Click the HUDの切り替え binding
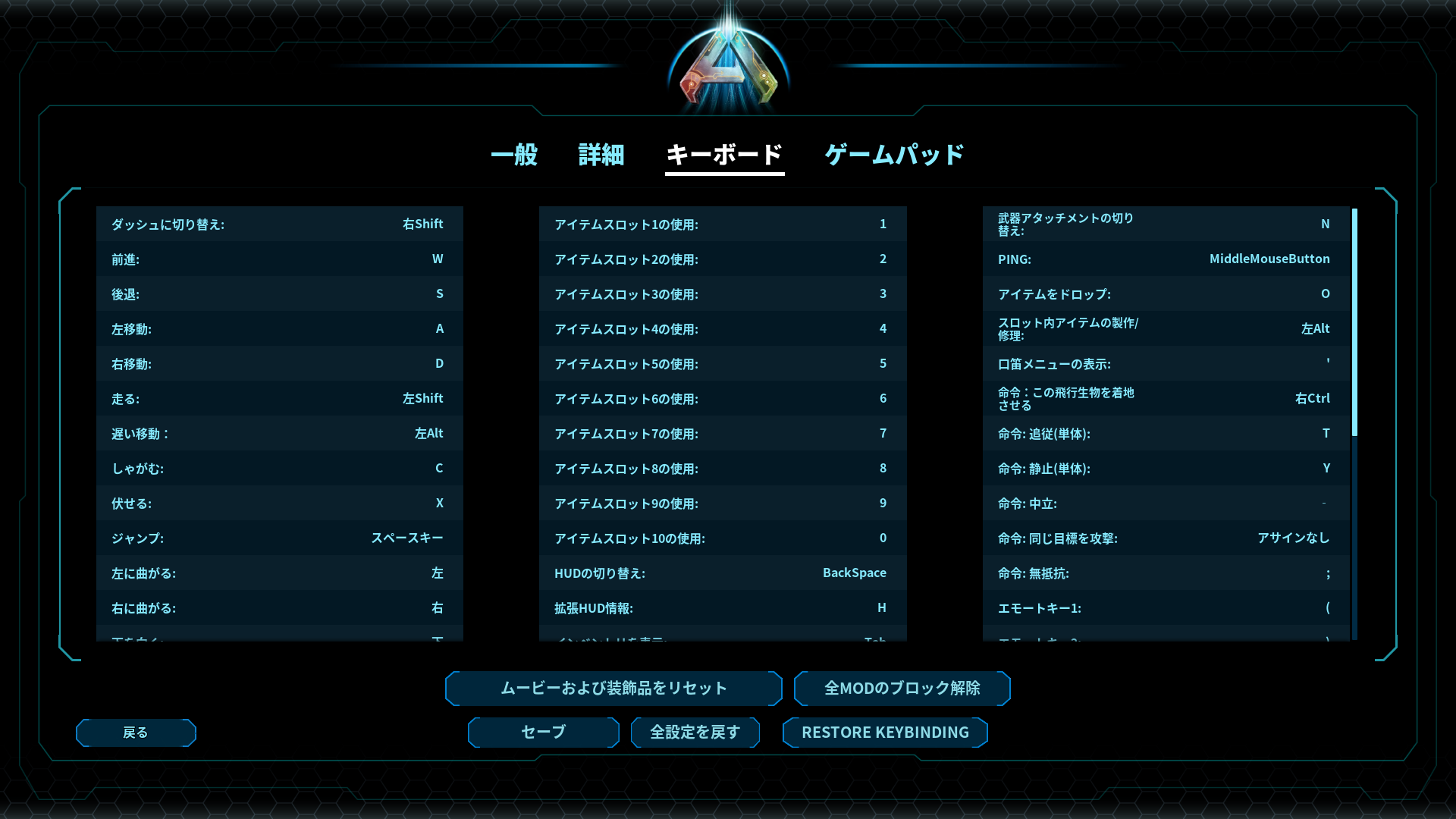Image resolution: width=1456 pixels, height=819 pixels. tap(721, 573)
